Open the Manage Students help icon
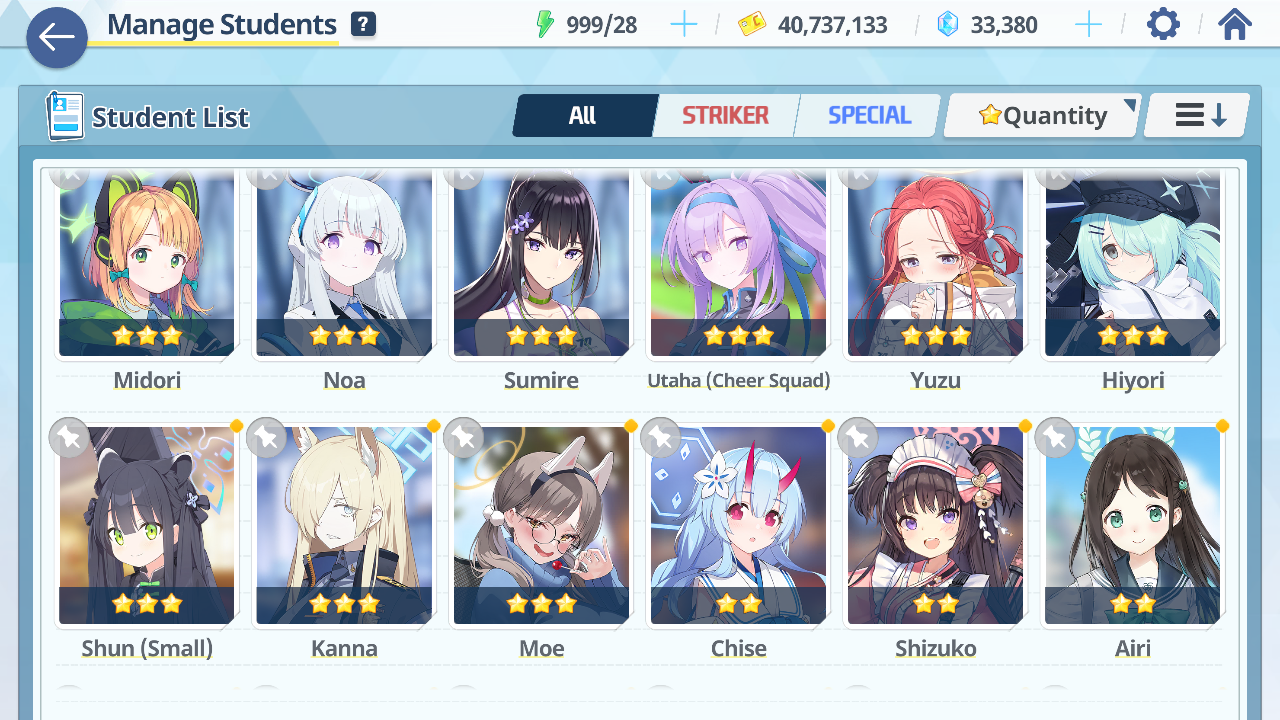 [x=364, y=25]
